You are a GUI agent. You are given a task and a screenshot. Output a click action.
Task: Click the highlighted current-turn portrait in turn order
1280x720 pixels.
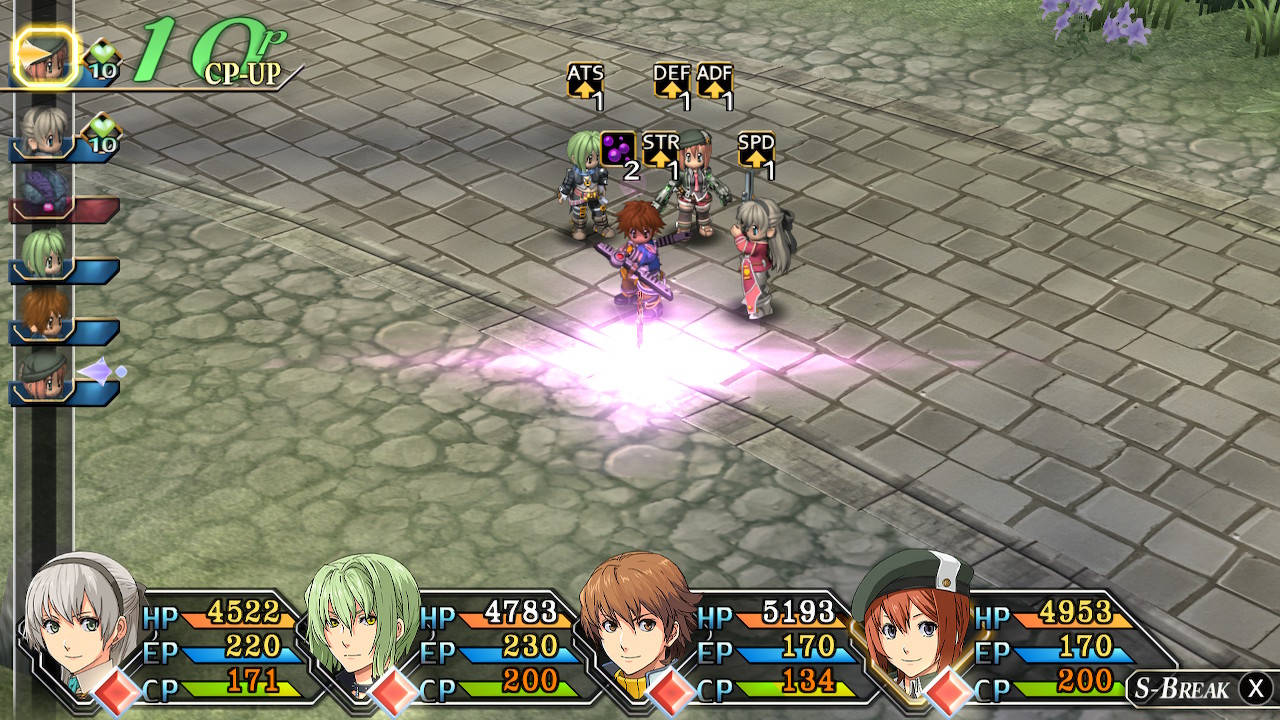45,58
